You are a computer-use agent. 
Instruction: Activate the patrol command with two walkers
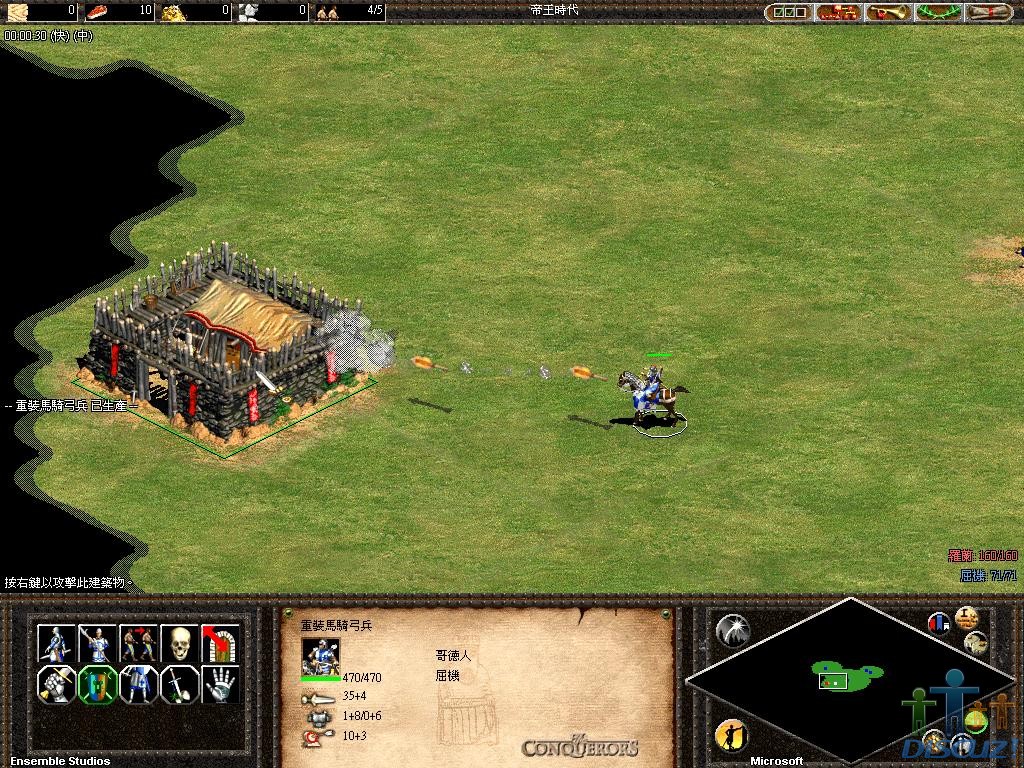(x=138, y=643)
